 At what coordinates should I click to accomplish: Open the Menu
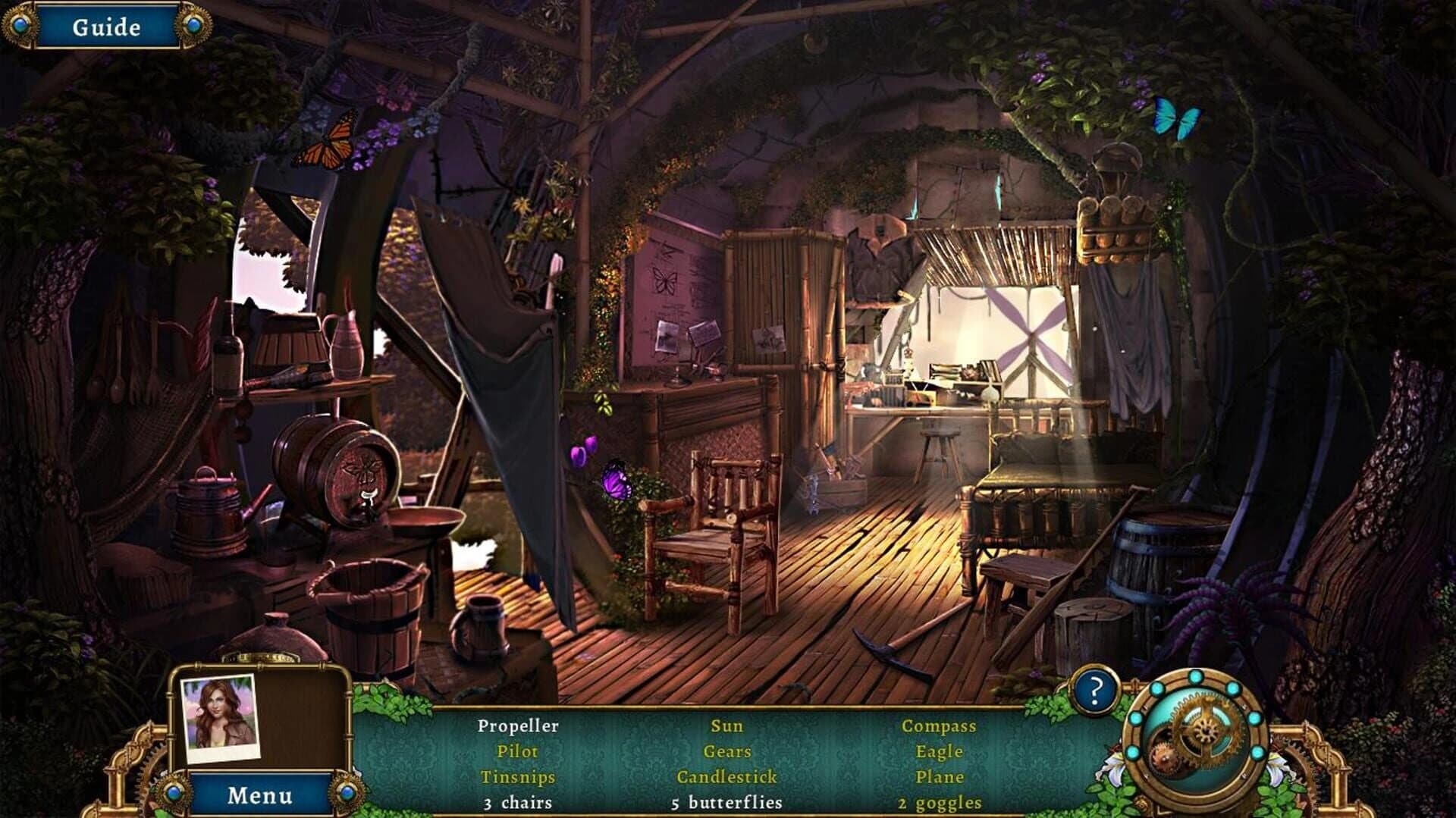pos(262,794)
